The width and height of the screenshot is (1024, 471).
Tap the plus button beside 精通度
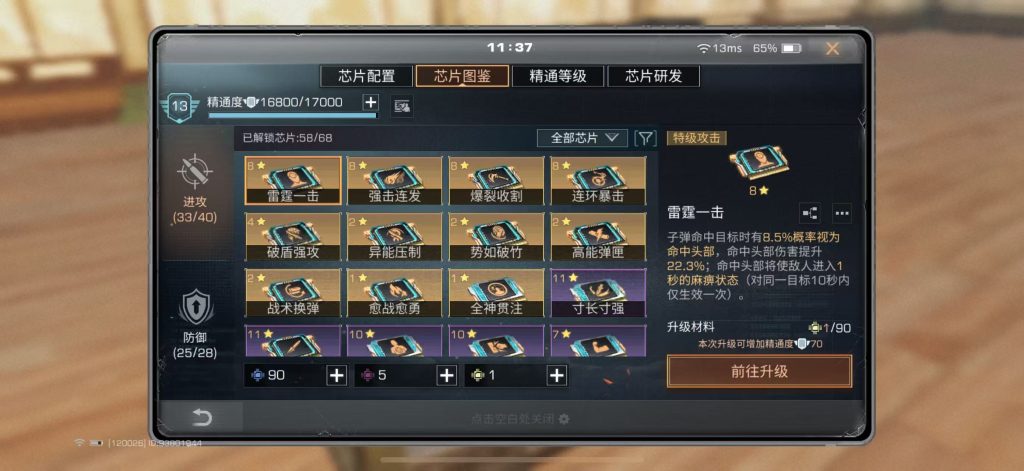coord(370,102)
